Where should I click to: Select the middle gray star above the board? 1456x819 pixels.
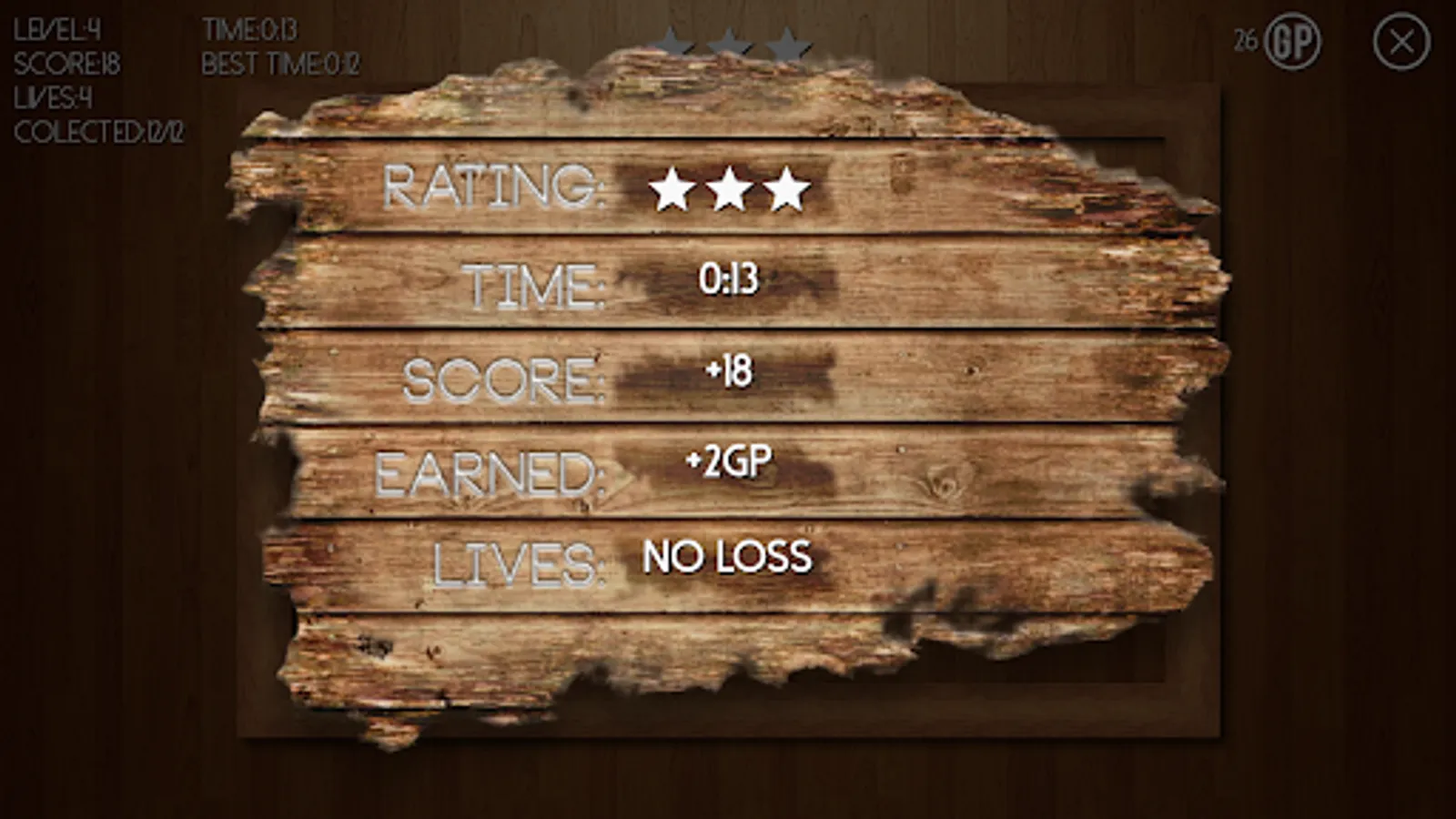click(728, 40)
